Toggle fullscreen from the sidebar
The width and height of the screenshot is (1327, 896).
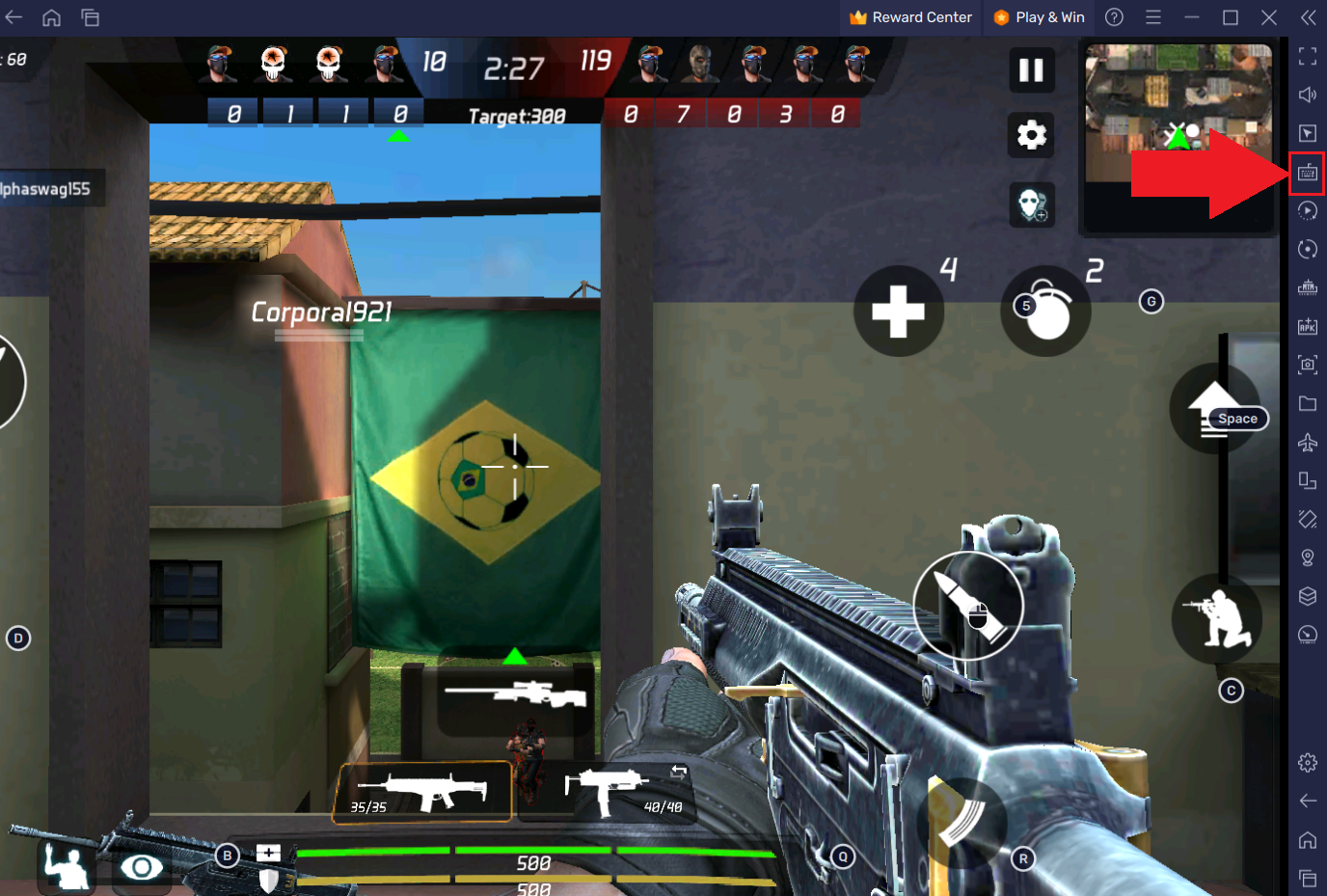(x=1308, y=55)
